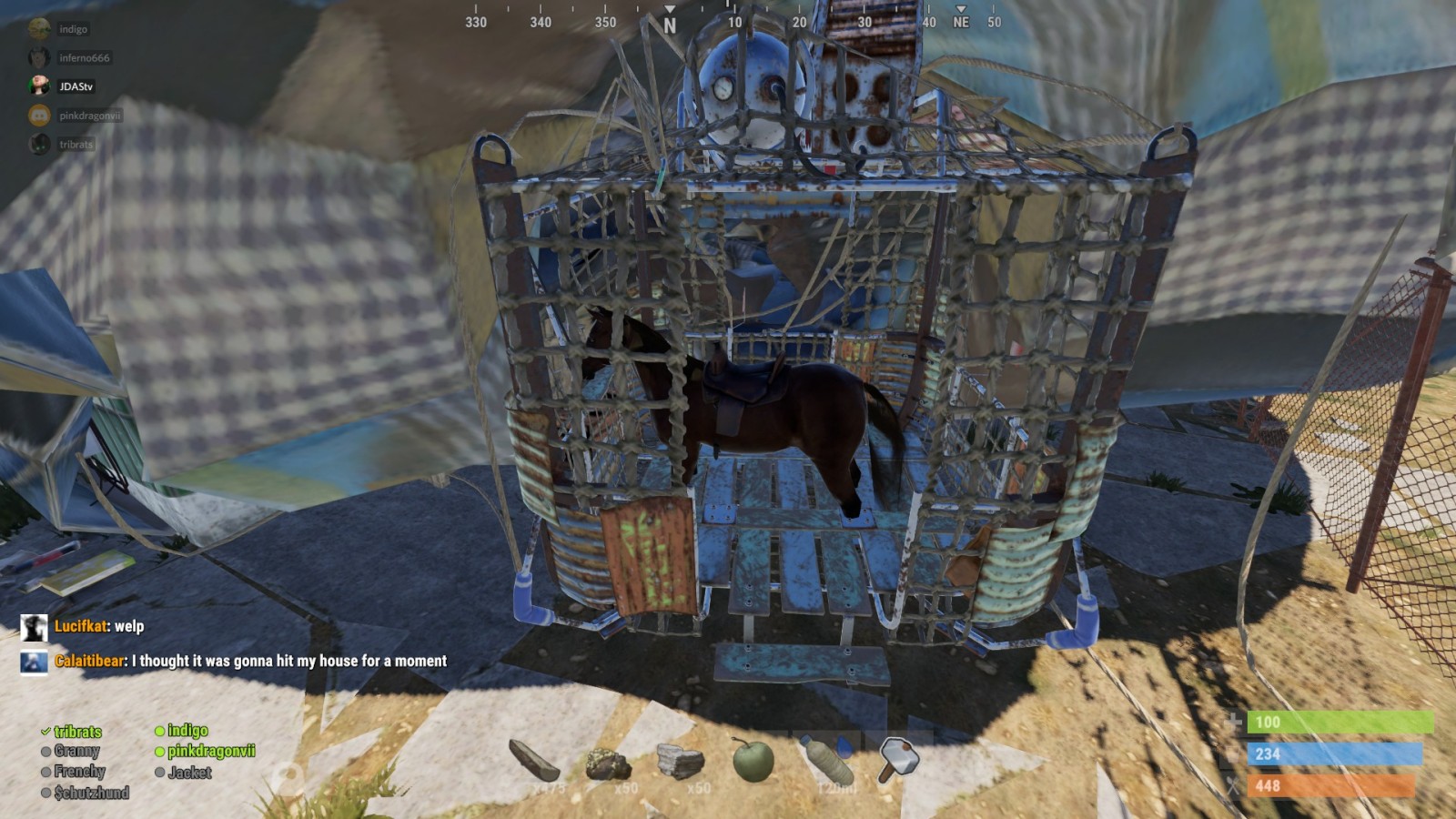Click JDAStv in the Discord voice overlay
1456x819 pixels.
click(76, 86)
